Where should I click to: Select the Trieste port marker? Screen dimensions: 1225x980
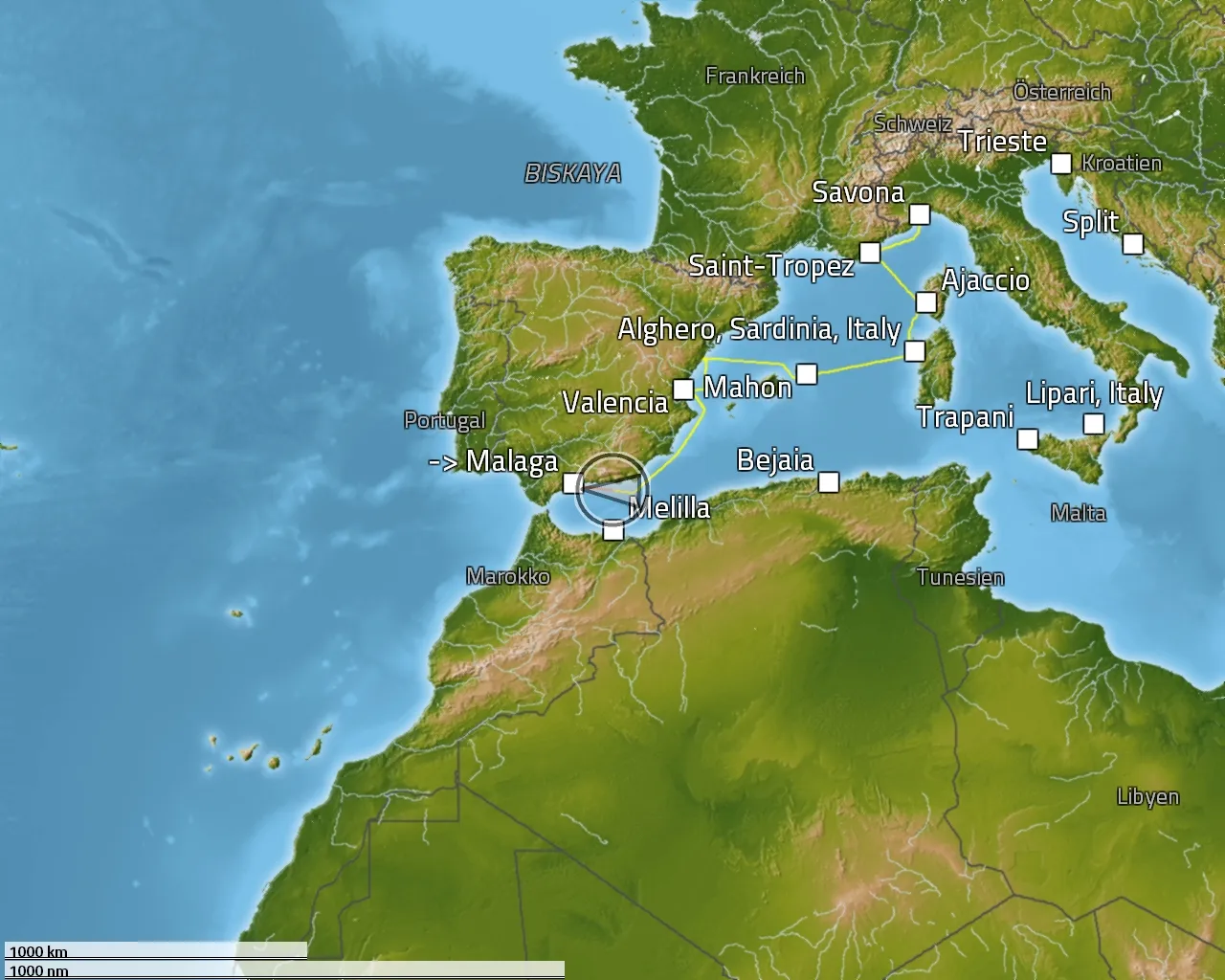(x=1060, y=164)
